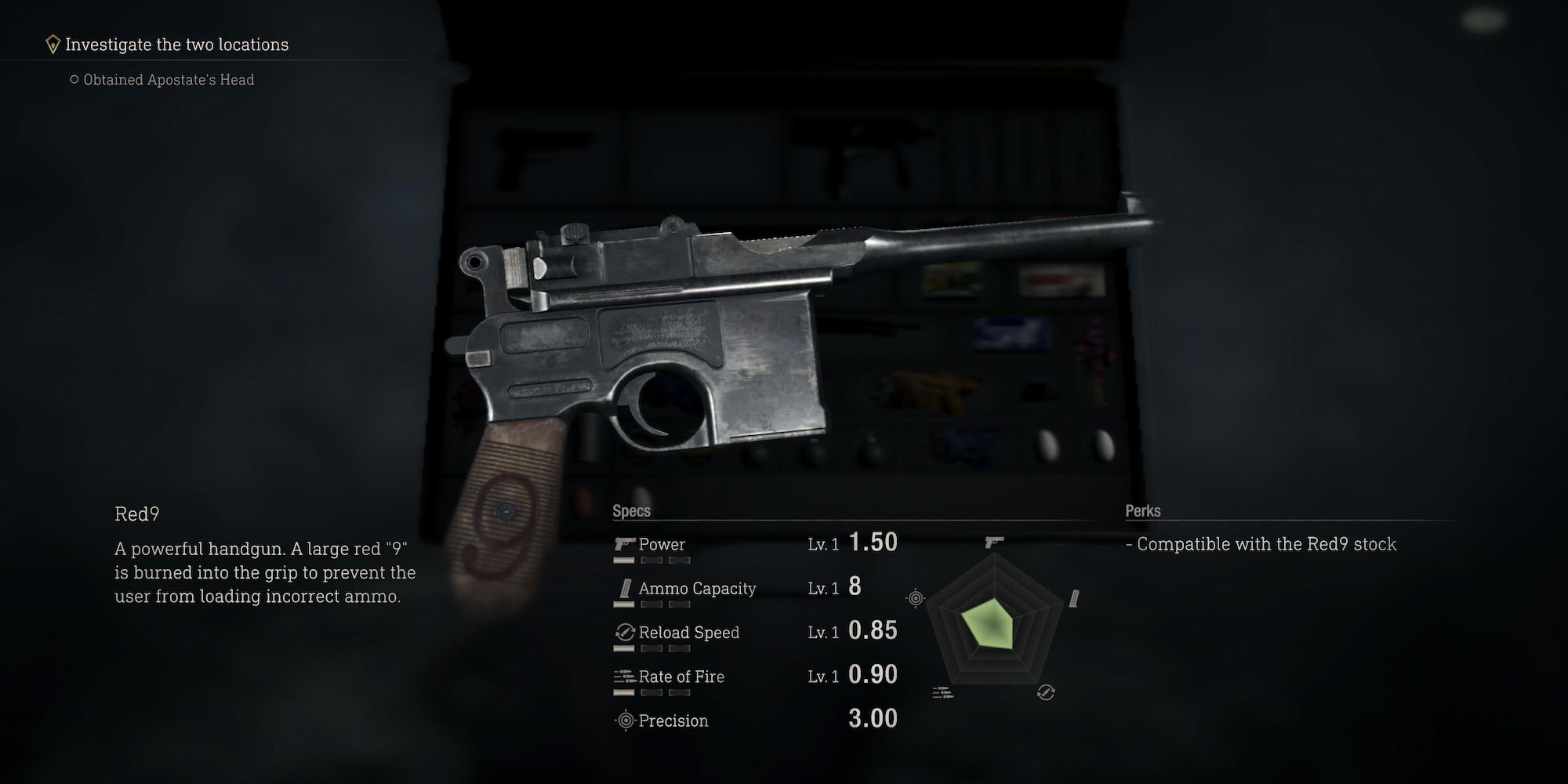Select the crosshair icon left of the radar chart
This screenshot has width=1568, height=784.
914,598
